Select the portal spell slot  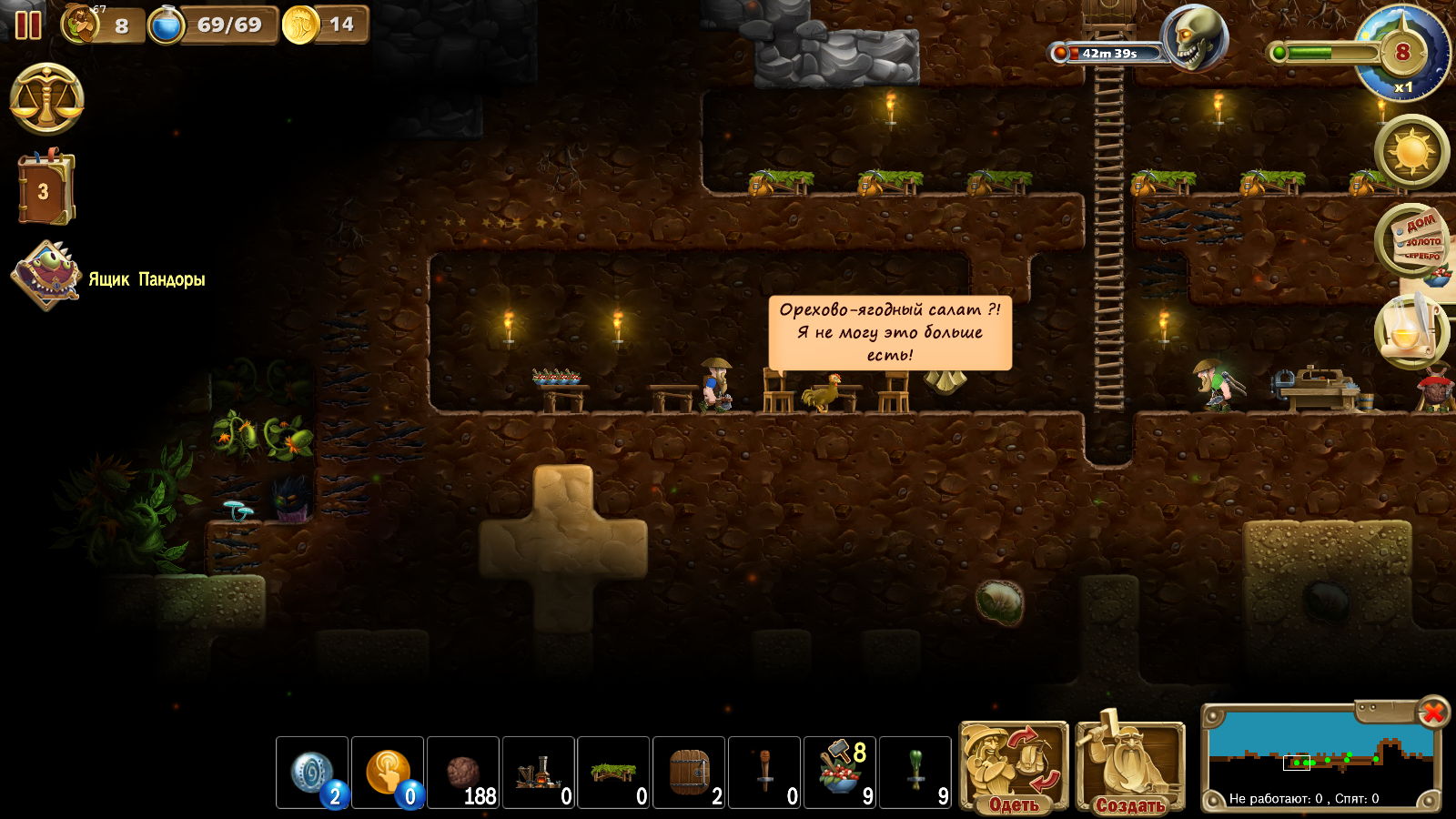[x=312, y=773]
